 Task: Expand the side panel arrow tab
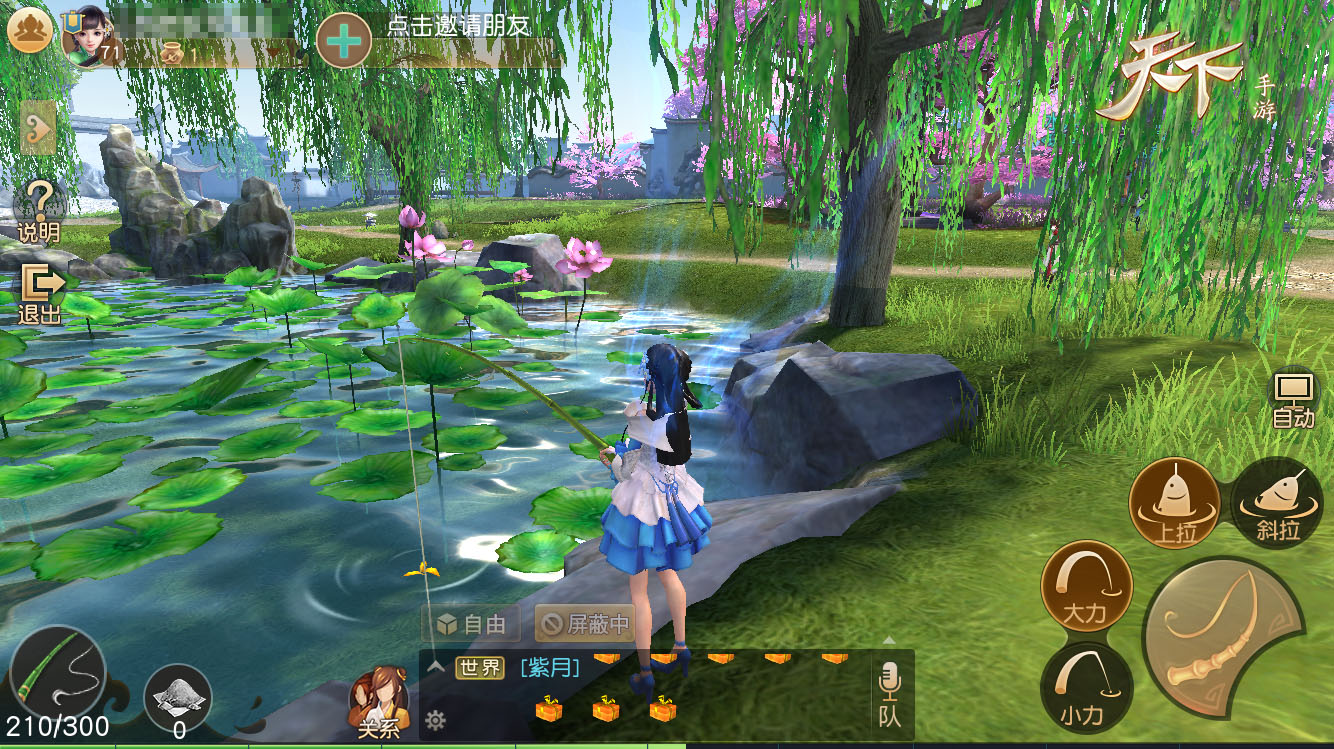pyautogui.click(x=37, y=128)
